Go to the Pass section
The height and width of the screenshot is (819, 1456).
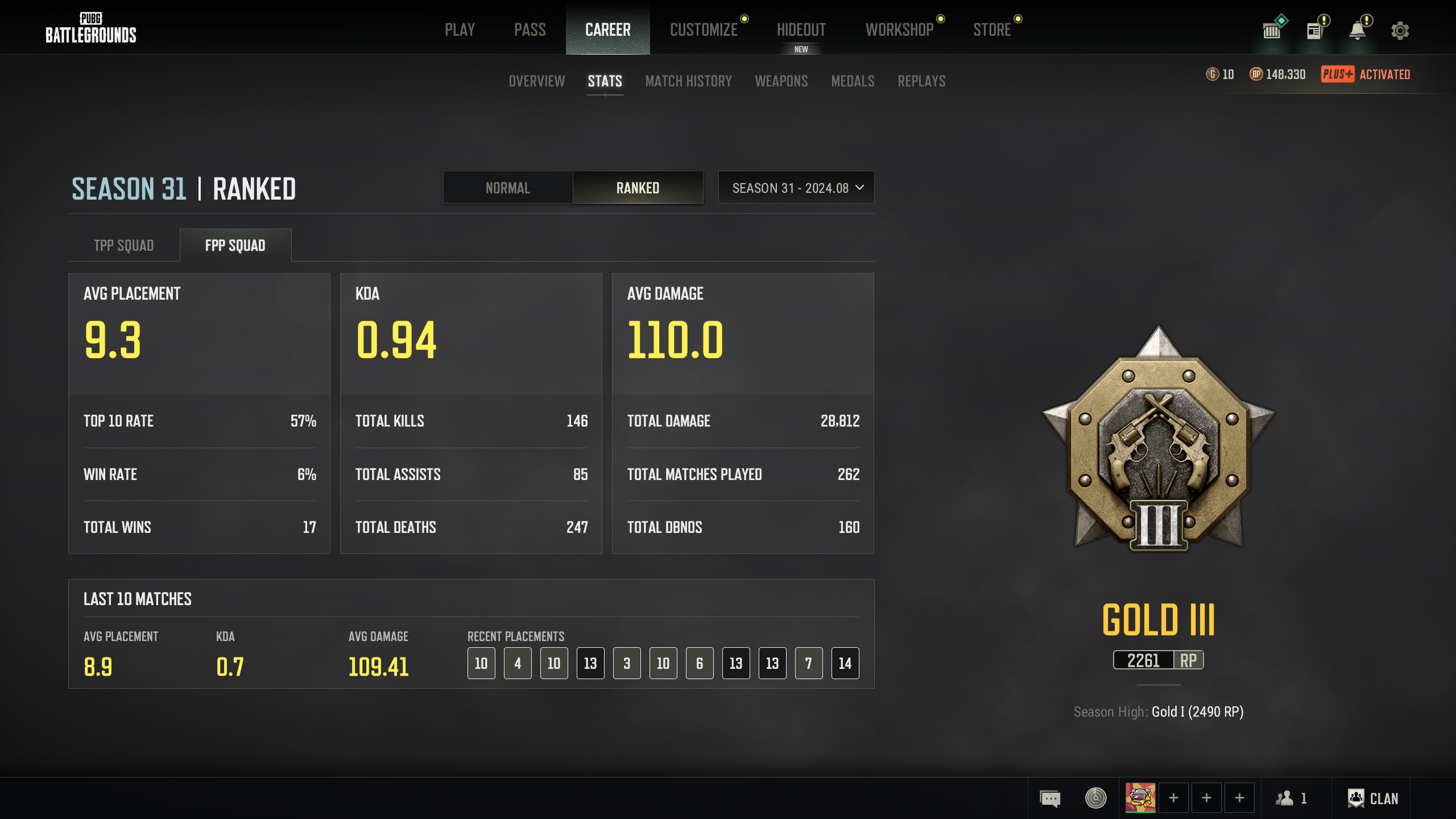coord(530,30)
